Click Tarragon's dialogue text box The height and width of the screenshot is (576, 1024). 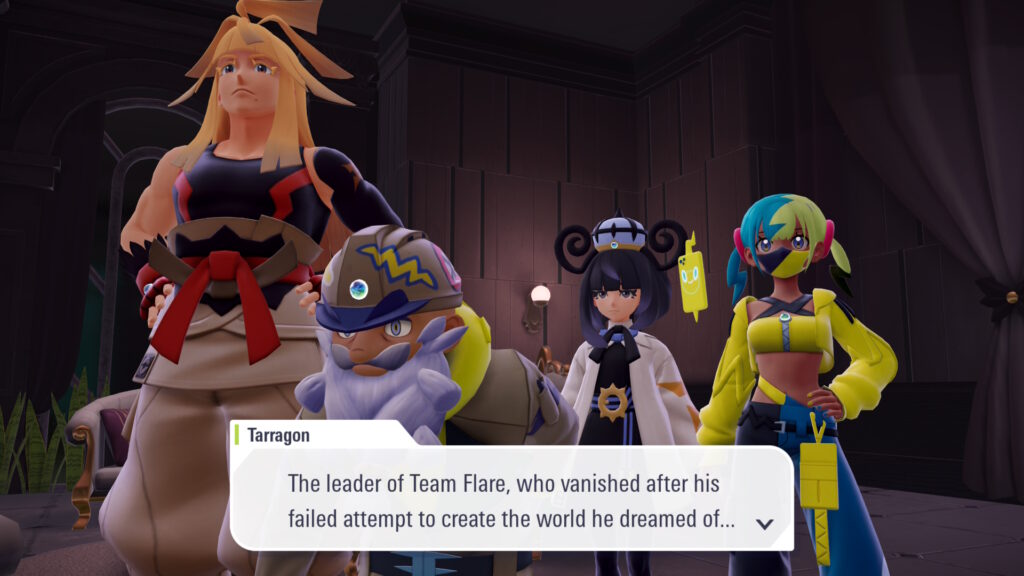[510, 500]
